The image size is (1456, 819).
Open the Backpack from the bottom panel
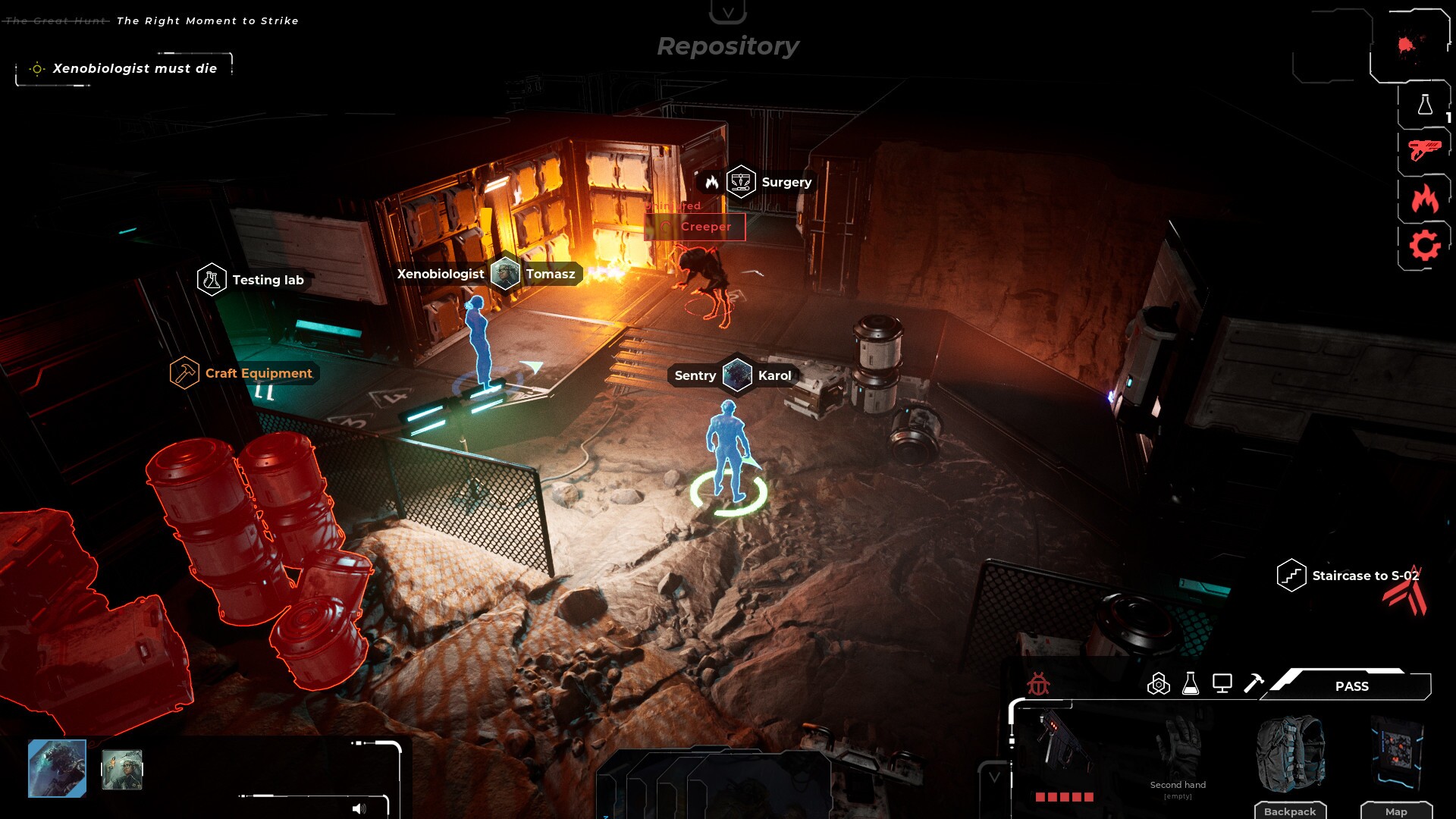1291,811
